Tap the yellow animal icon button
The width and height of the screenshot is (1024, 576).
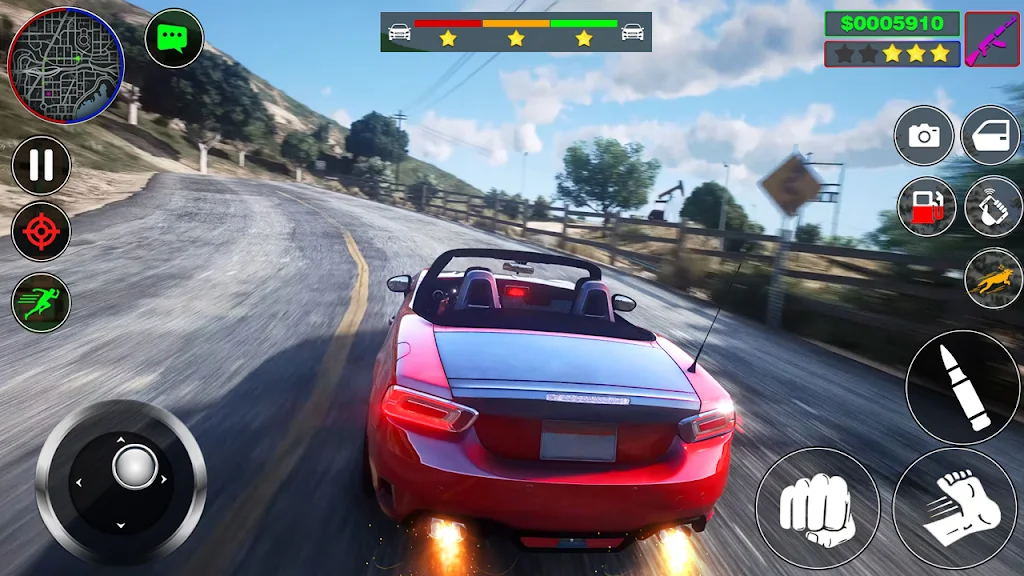pyautogui.click(x=993, y=277)
